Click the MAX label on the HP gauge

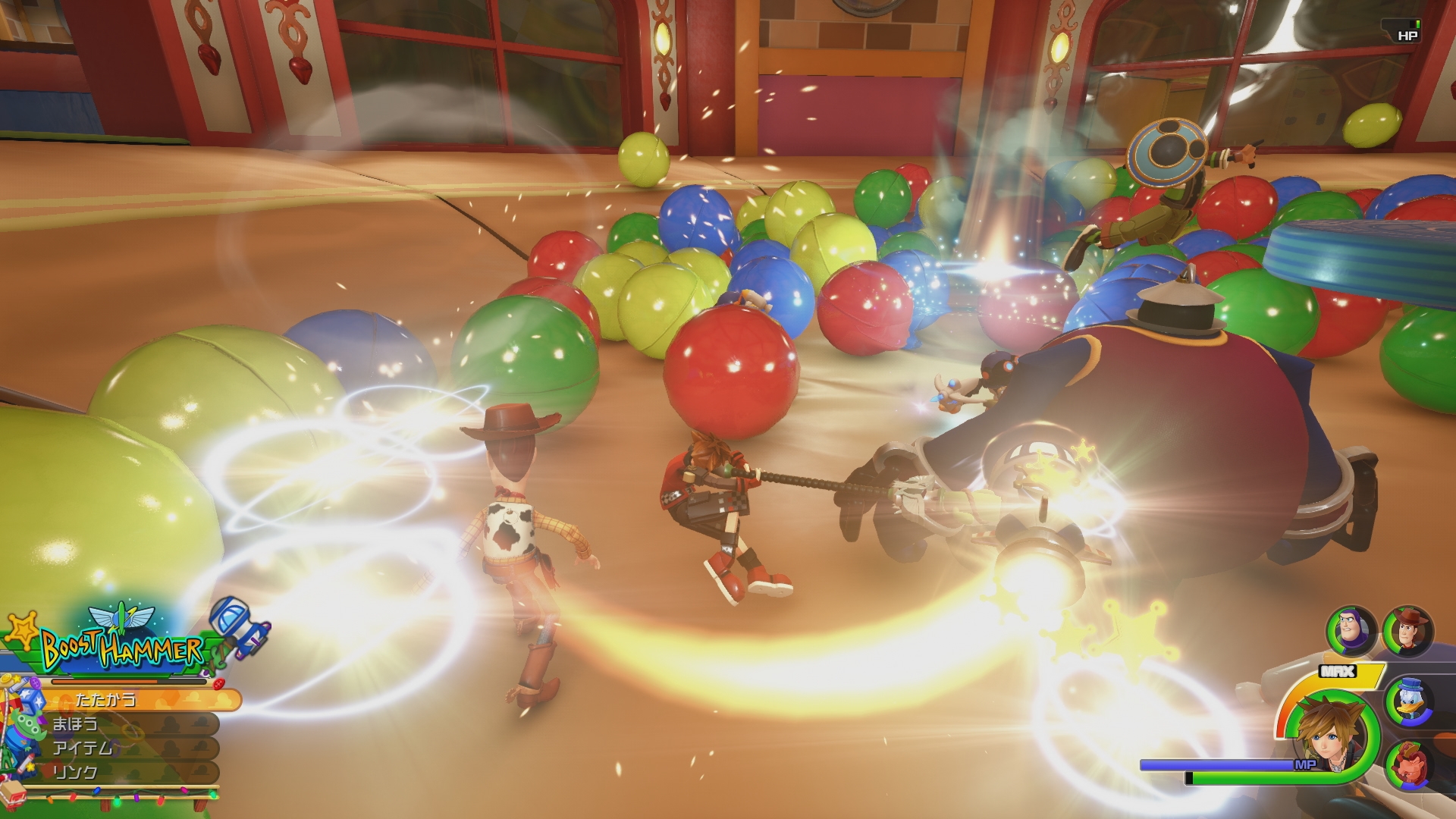coord(1337,670)
